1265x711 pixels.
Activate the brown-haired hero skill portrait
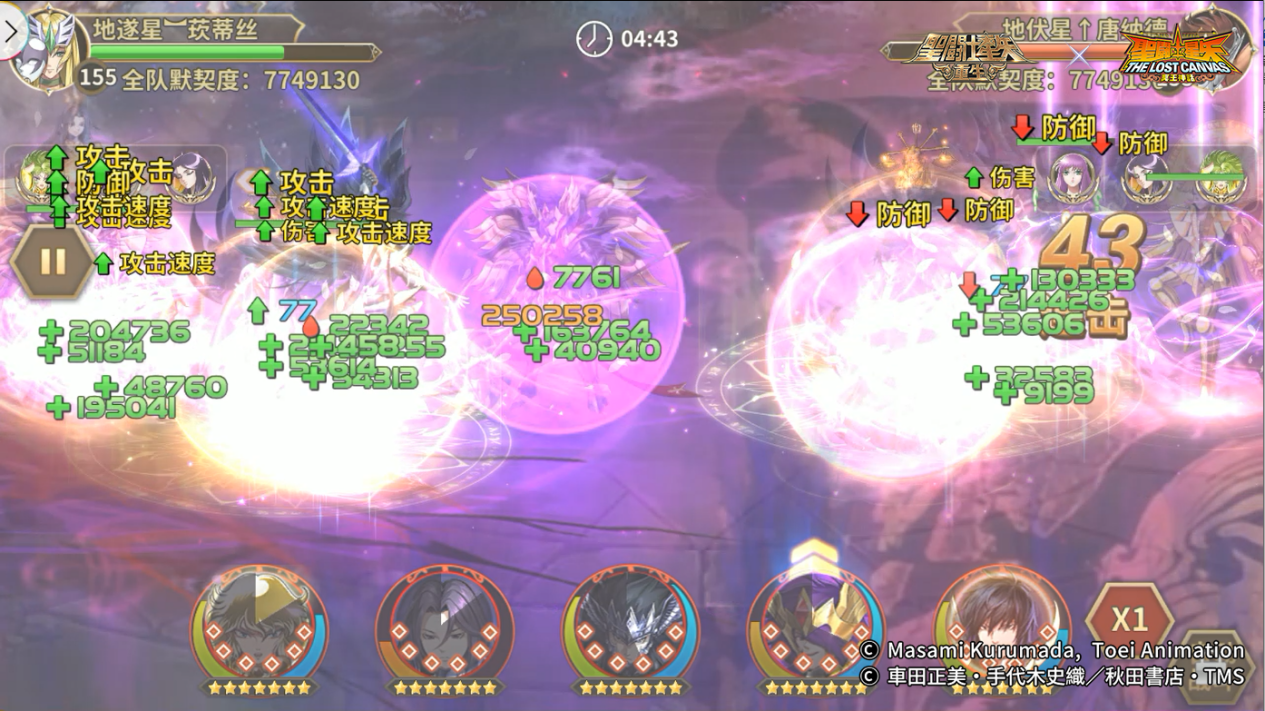pyautogui.click(x=1000, y=627)
